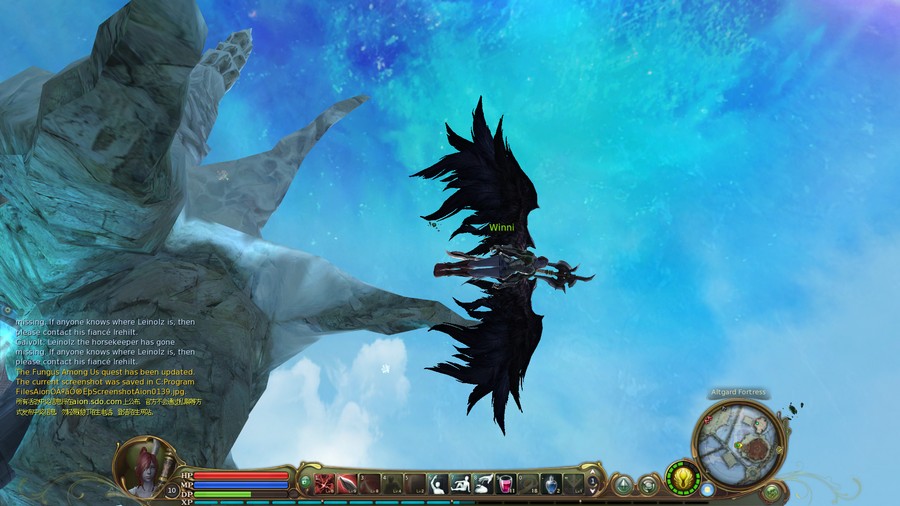The width and height of the screenshot is (900, 506).
Task: Activate the red slash attack skill
Action: [x=325, y=485]
